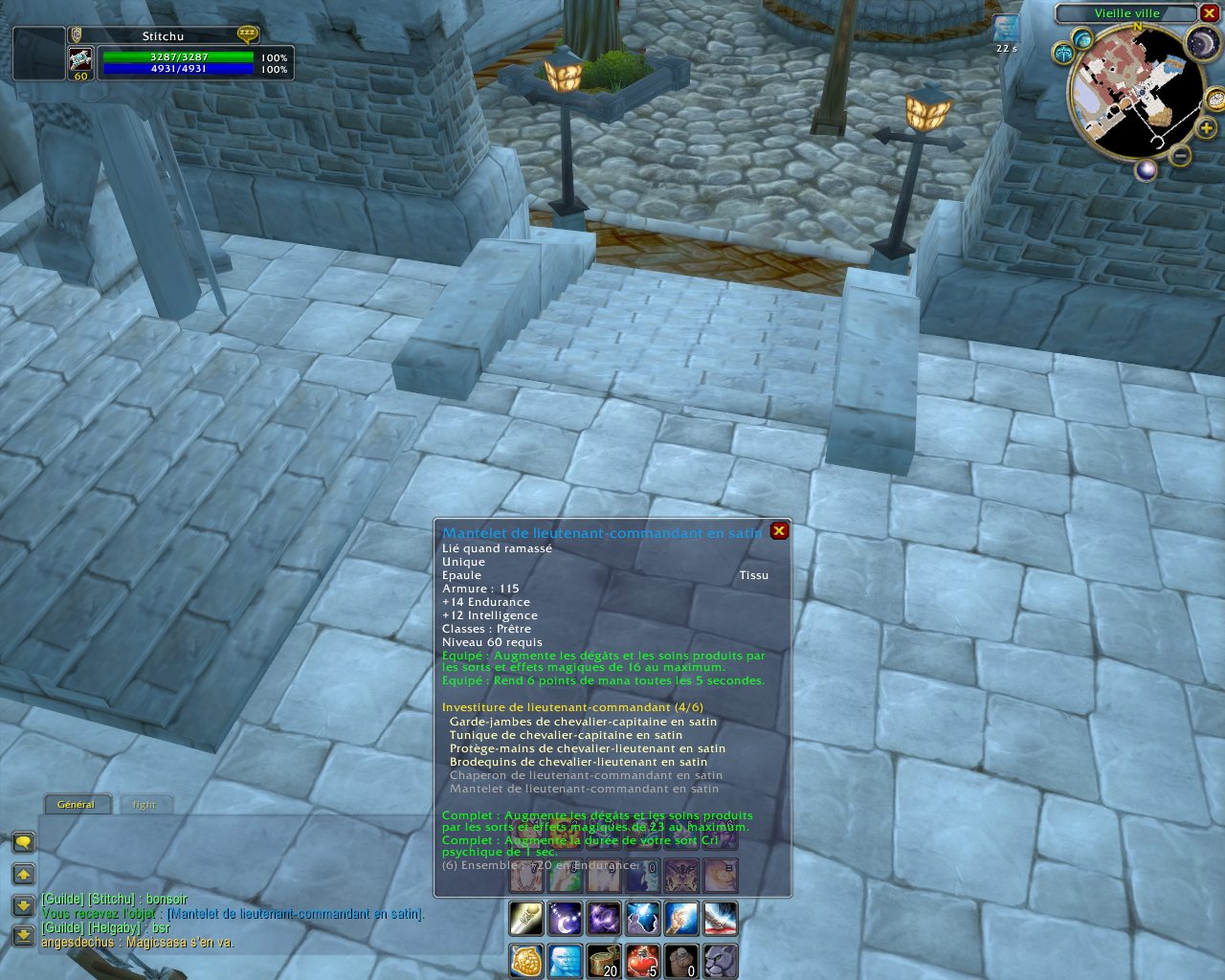Switch to the fight chat tab

click(x=145, y=805)
